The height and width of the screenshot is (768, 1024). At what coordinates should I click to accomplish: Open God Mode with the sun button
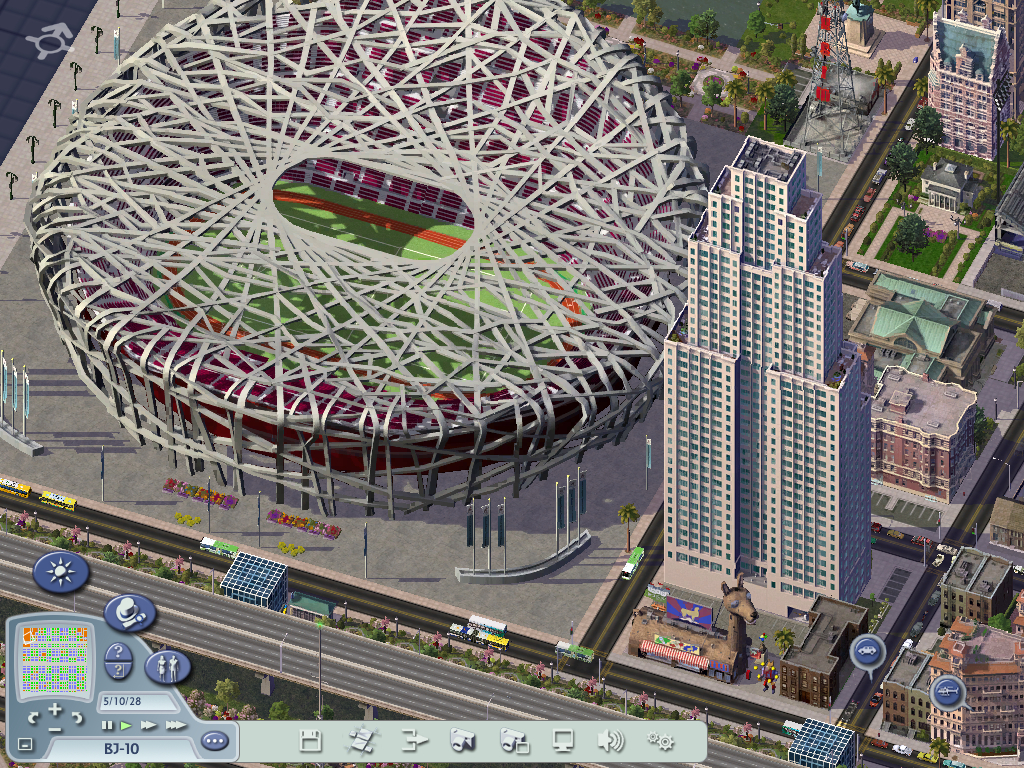(61, 573)
